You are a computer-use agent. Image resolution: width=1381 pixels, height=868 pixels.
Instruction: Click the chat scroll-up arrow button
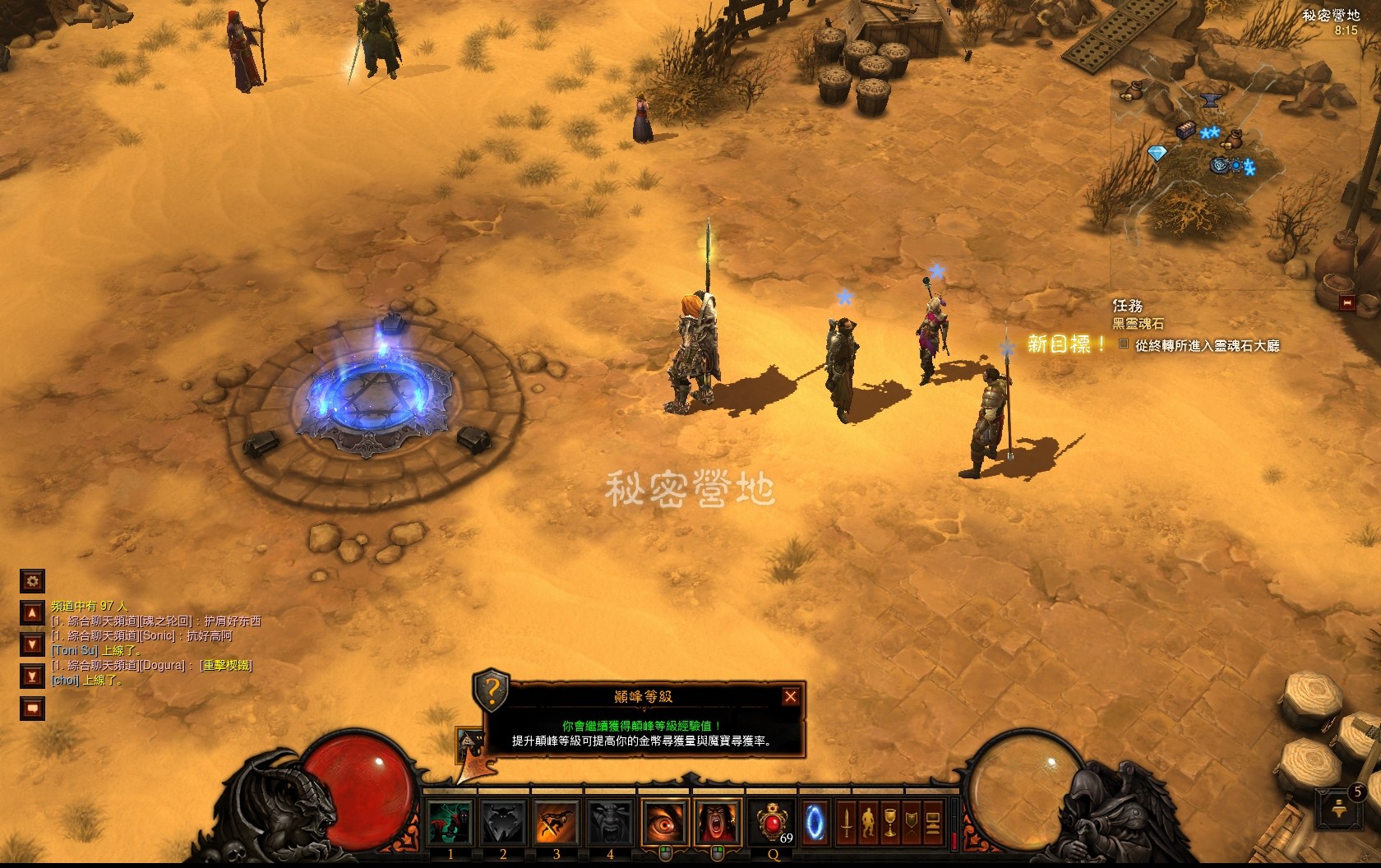(x=32, y=613)
